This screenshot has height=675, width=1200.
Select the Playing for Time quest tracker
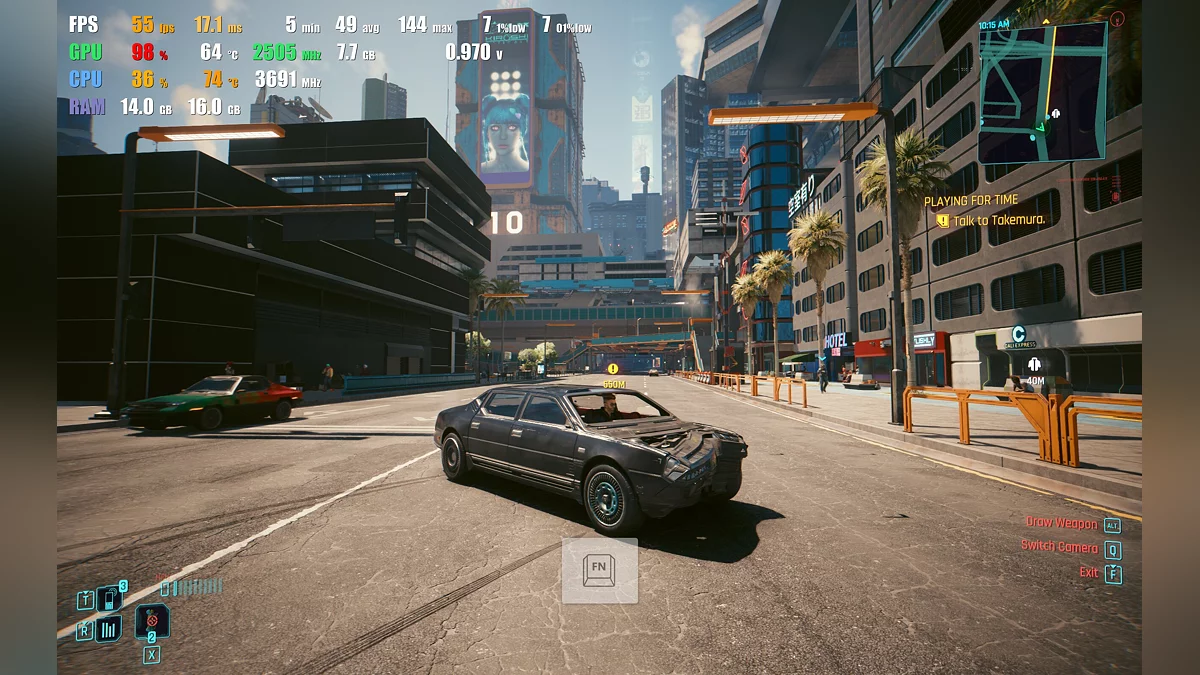[x=971, y=201]
